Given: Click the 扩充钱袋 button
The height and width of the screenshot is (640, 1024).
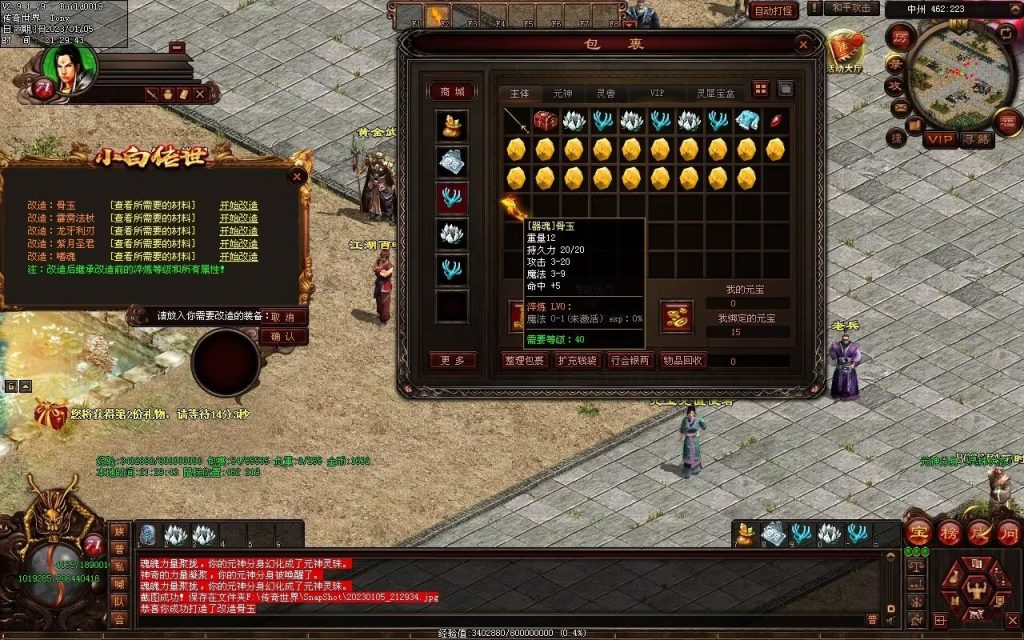Looking at the screenshot, I should (x=577, y=360).
